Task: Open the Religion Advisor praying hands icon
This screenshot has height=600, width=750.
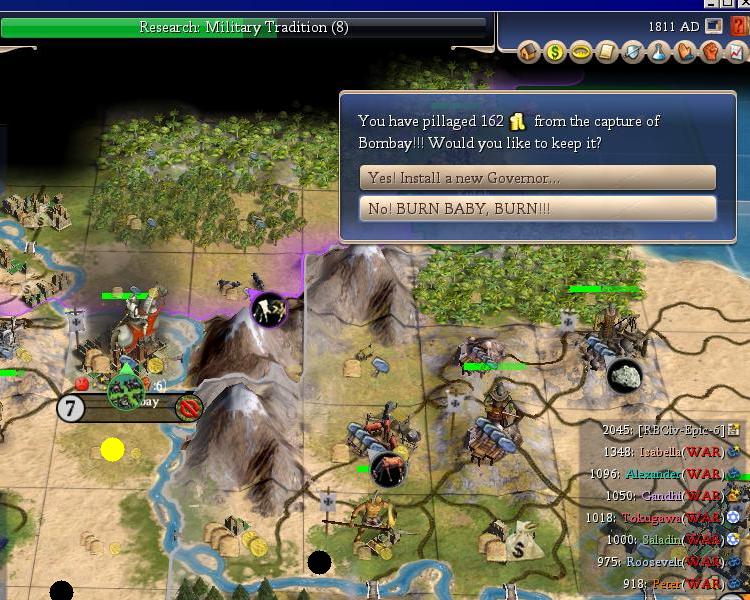Action: coord(686,52)
